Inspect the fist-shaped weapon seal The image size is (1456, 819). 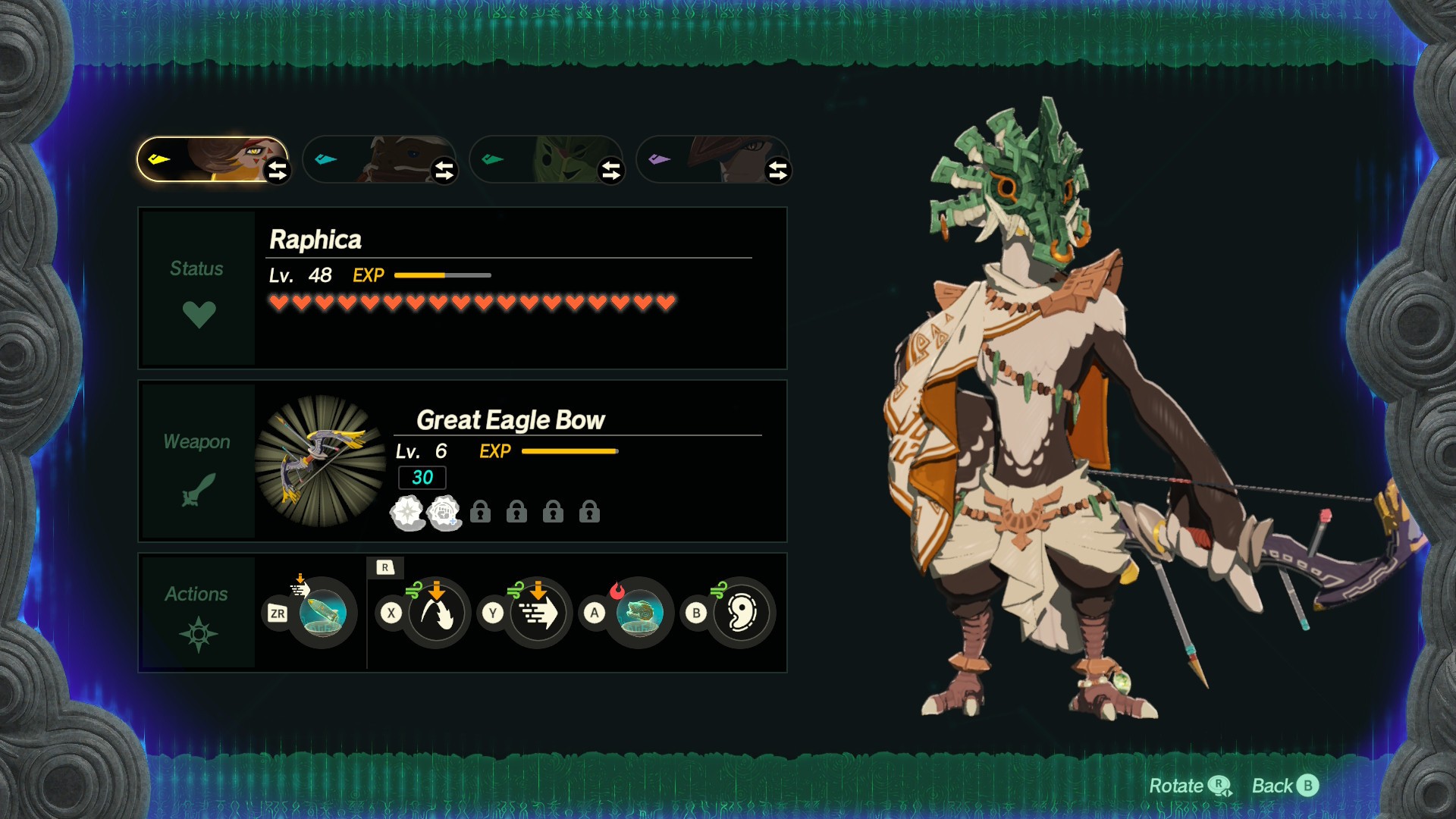[444, 513]
